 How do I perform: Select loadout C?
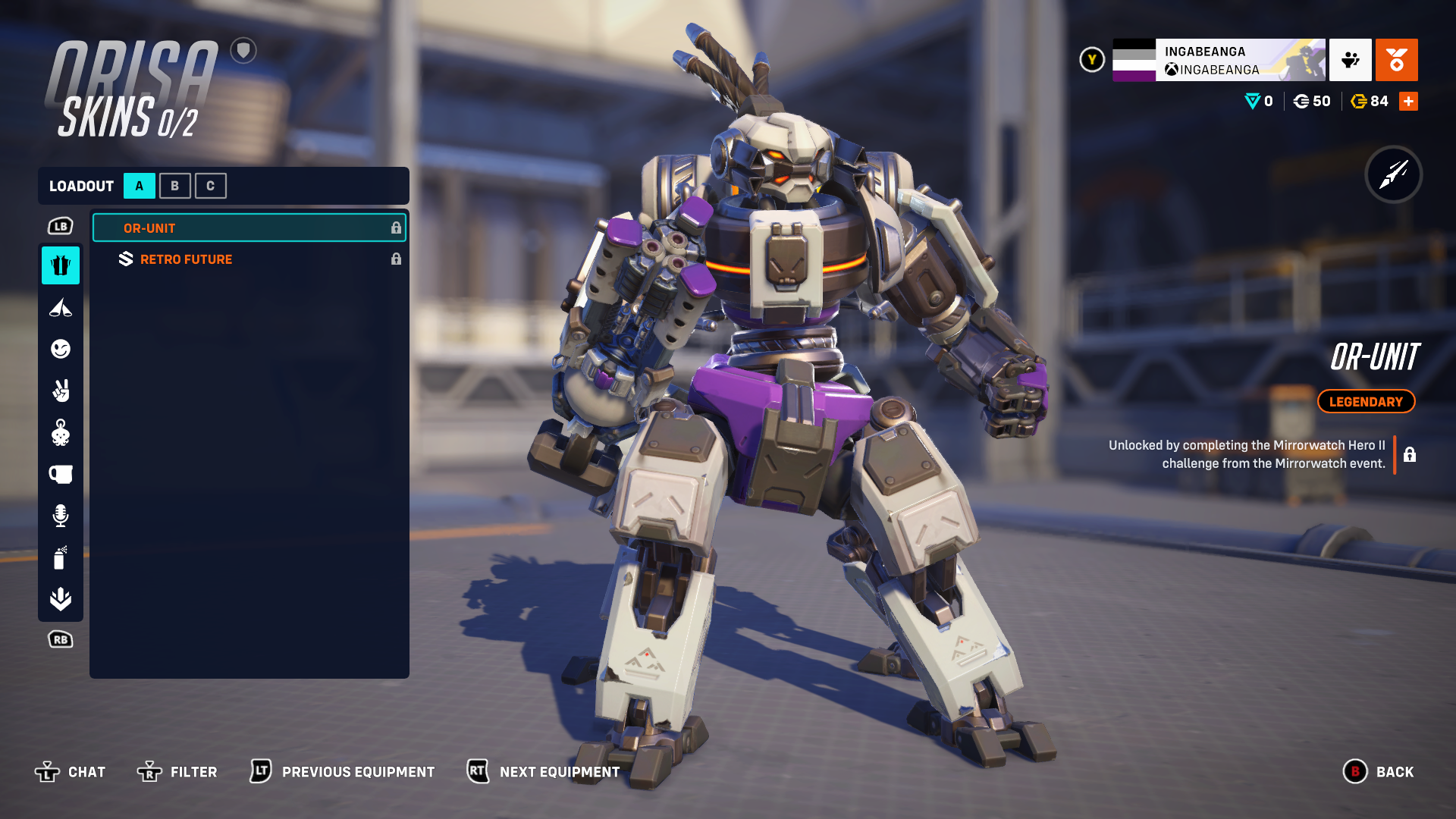(211, 186)
